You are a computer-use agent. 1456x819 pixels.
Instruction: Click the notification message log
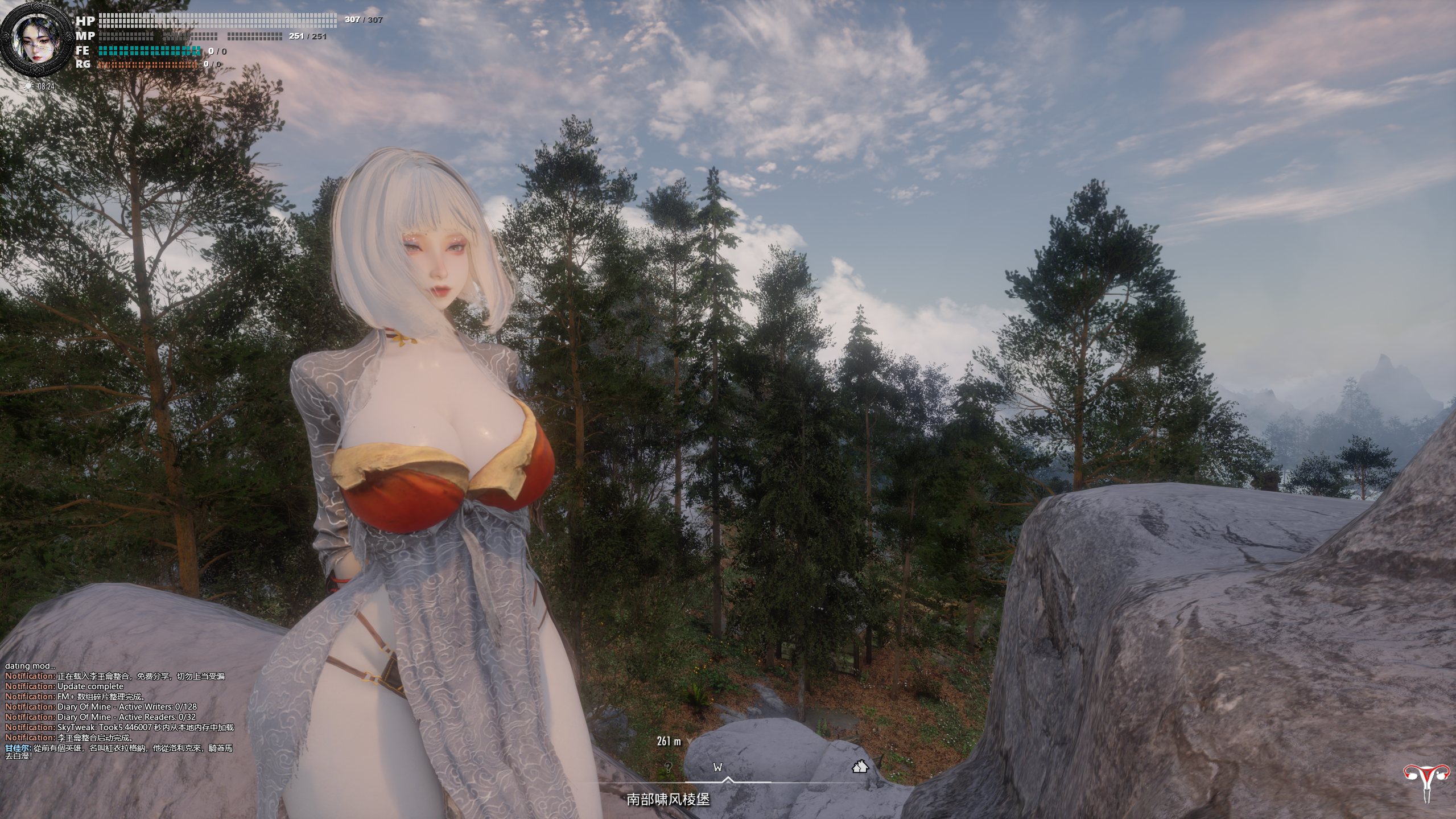119,711
